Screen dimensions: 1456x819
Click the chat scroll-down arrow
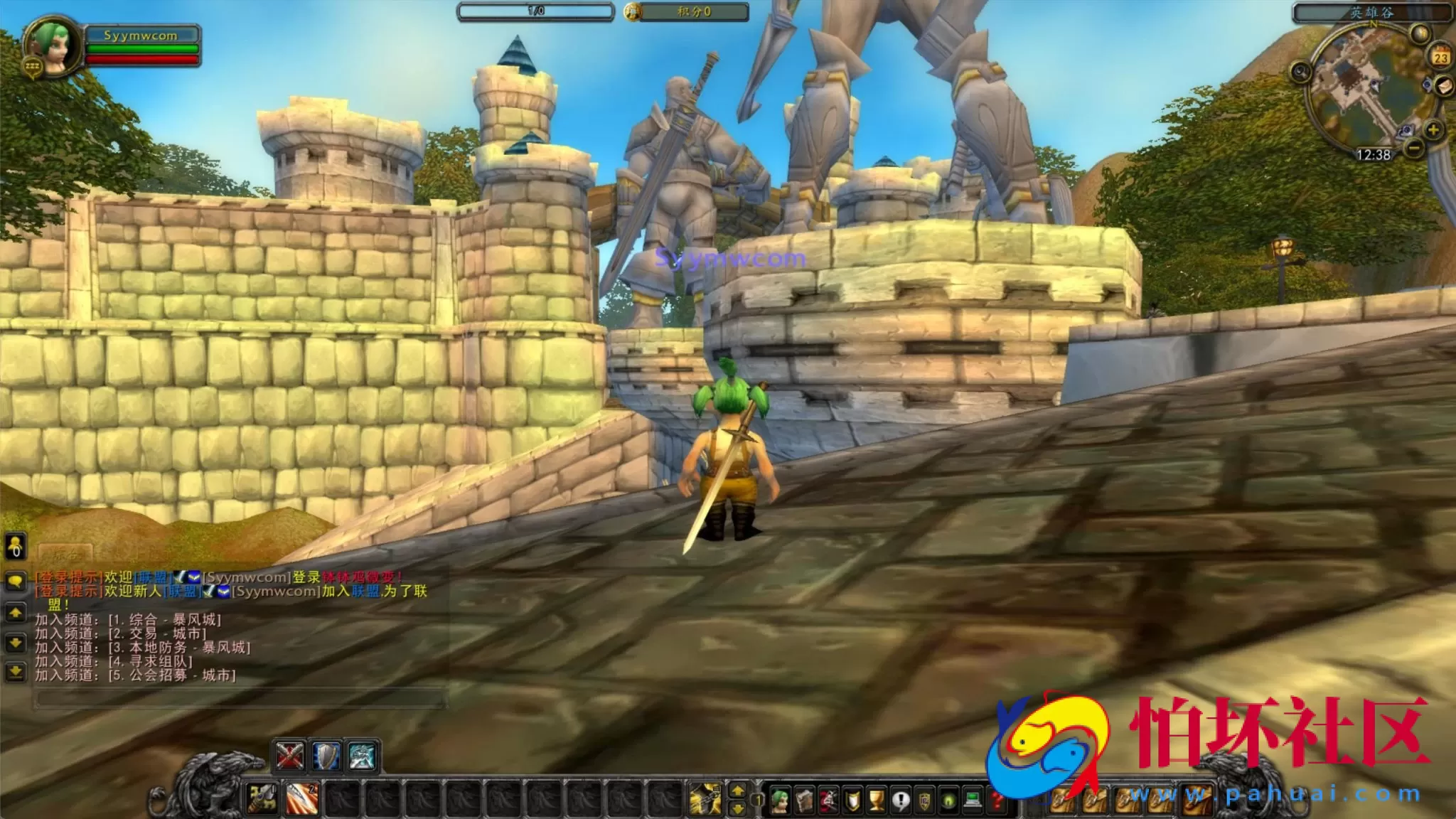[16, 642]
